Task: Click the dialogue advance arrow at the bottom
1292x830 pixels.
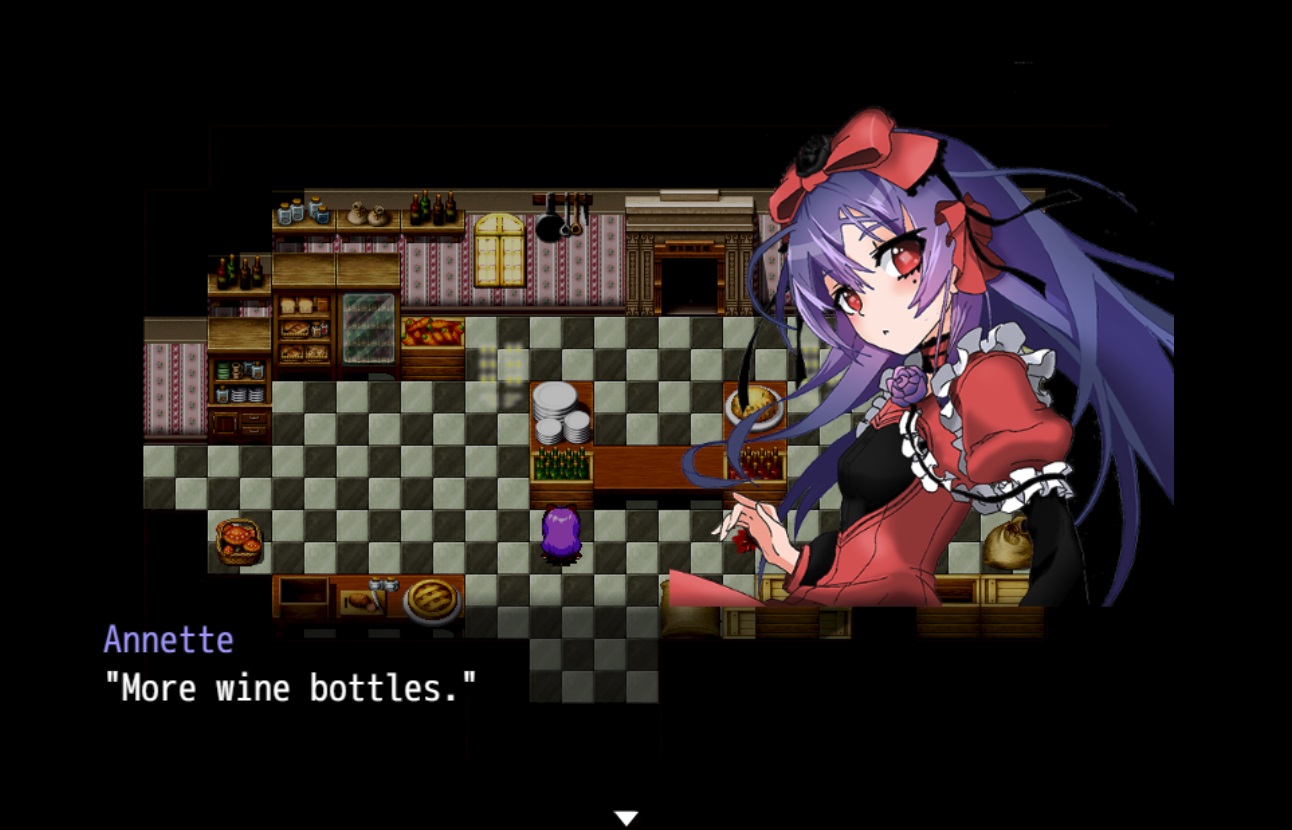Action: point(627,817)
